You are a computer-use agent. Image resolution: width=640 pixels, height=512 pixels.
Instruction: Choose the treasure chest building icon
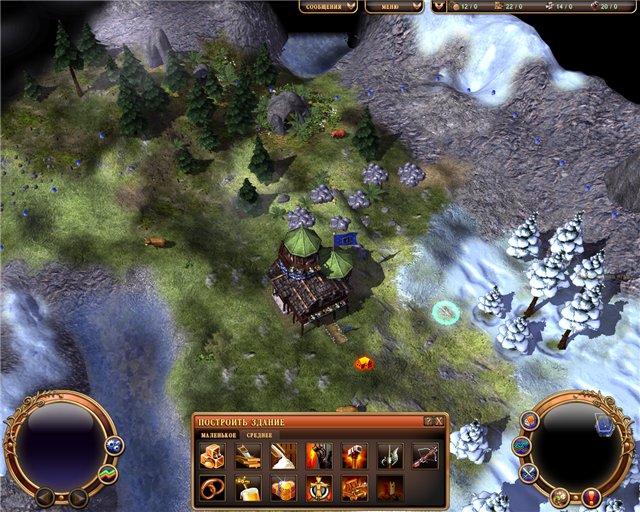(354, 489)
